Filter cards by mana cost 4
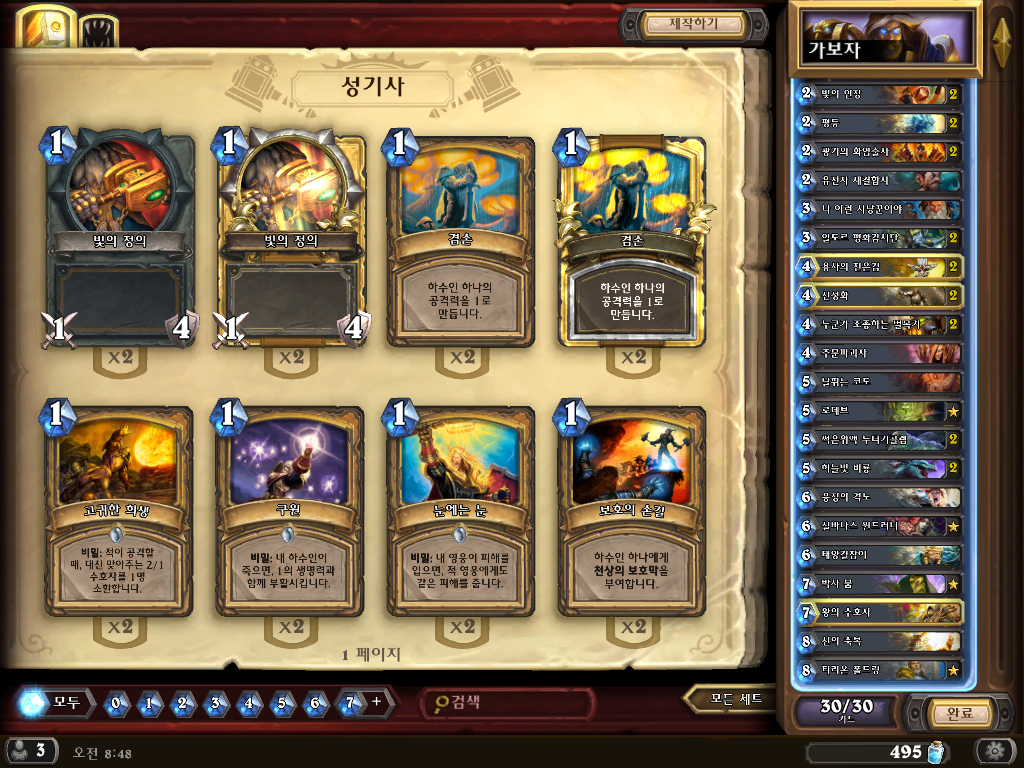The height and width of the screenshot is (768, 1024). (249, 703)
